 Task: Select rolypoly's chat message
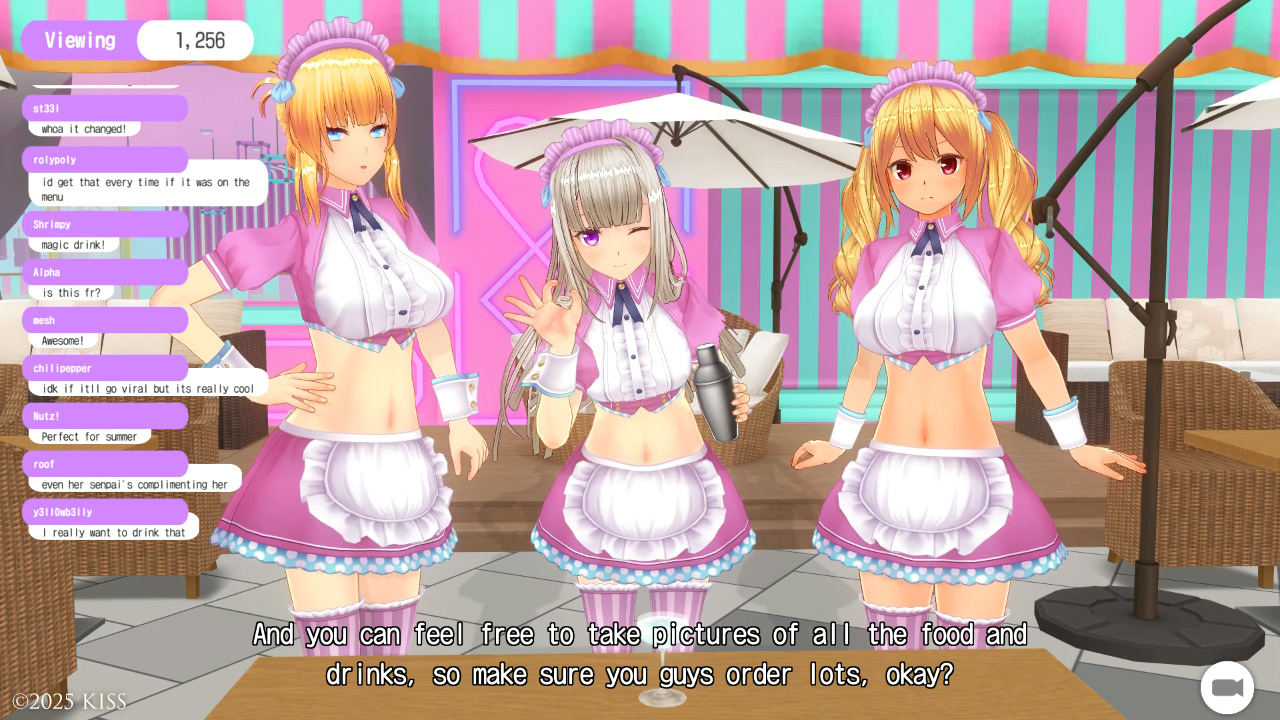pyautogui.click(x=147, y=189)
